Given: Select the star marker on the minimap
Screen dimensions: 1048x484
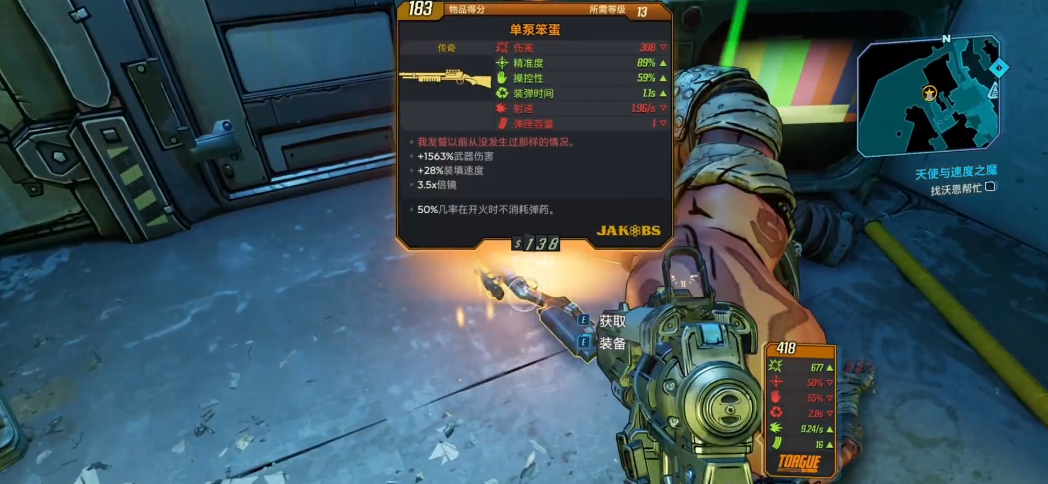Looking at the screenshot, I should [930, 93].
